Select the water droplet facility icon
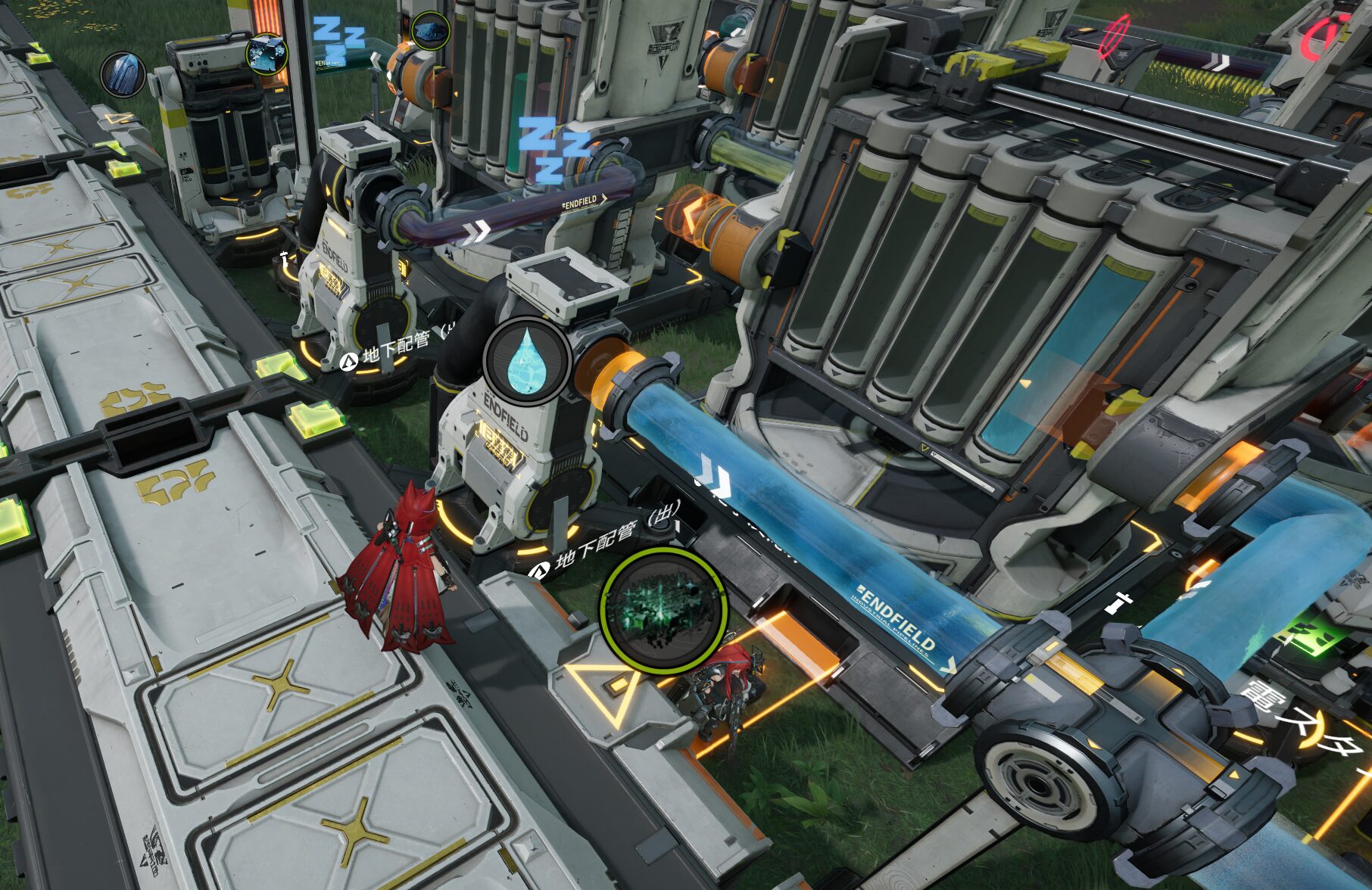Screen dimensions: 1372x890 point(526,362)
